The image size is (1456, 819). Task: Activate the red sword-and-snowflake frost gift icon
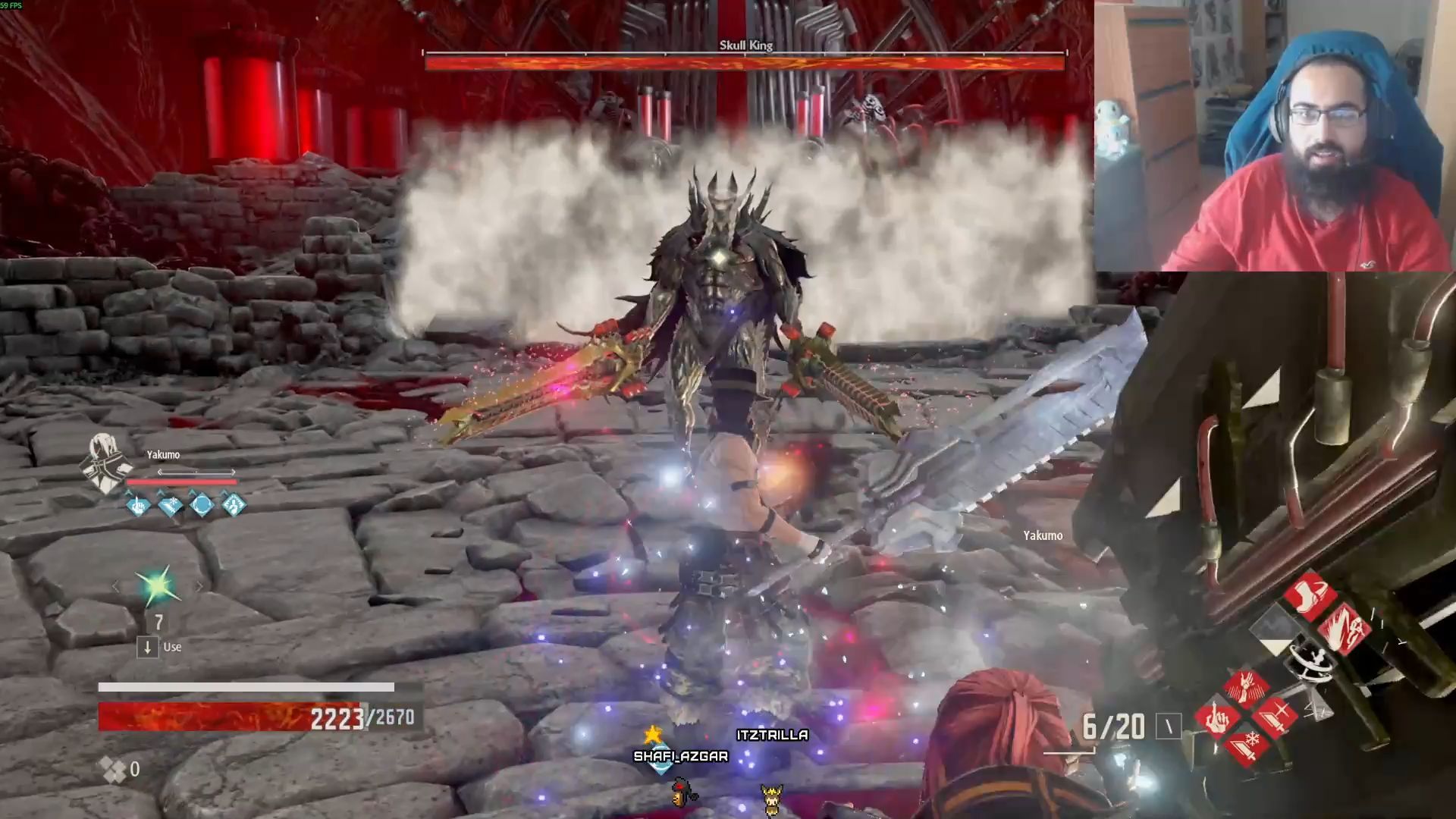click(x=1246, y=746)
